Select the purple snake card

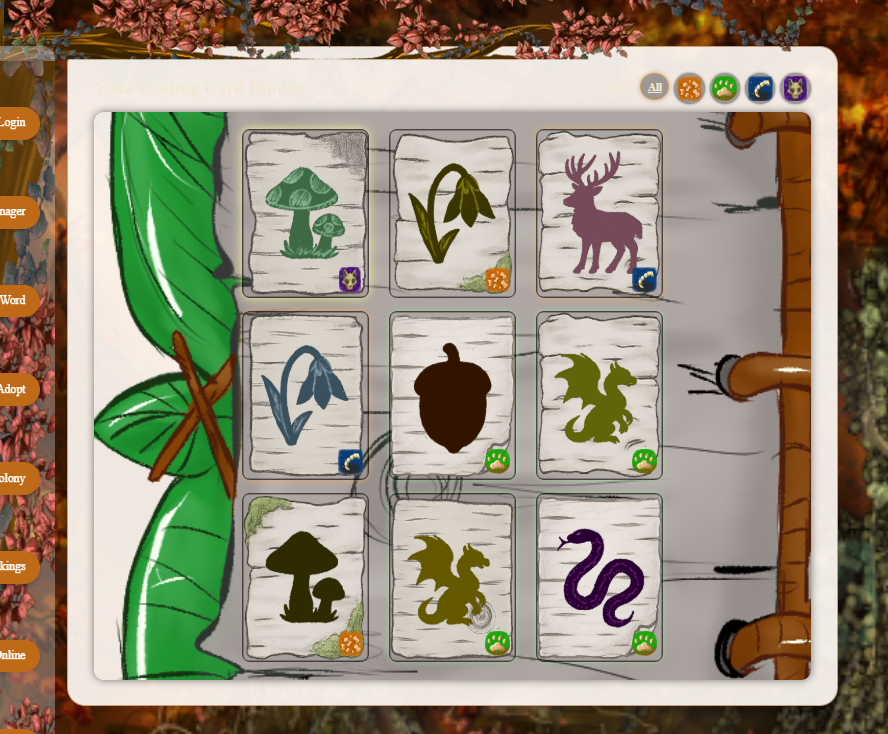point(599,577)
